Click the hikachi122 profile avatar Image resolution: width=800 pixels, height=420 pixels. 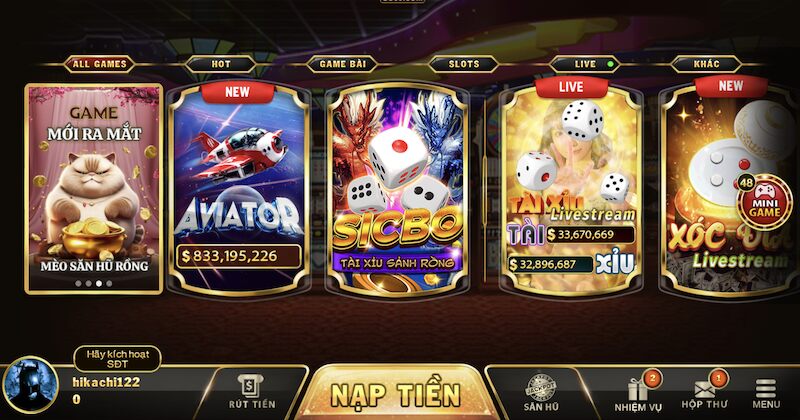29,387
